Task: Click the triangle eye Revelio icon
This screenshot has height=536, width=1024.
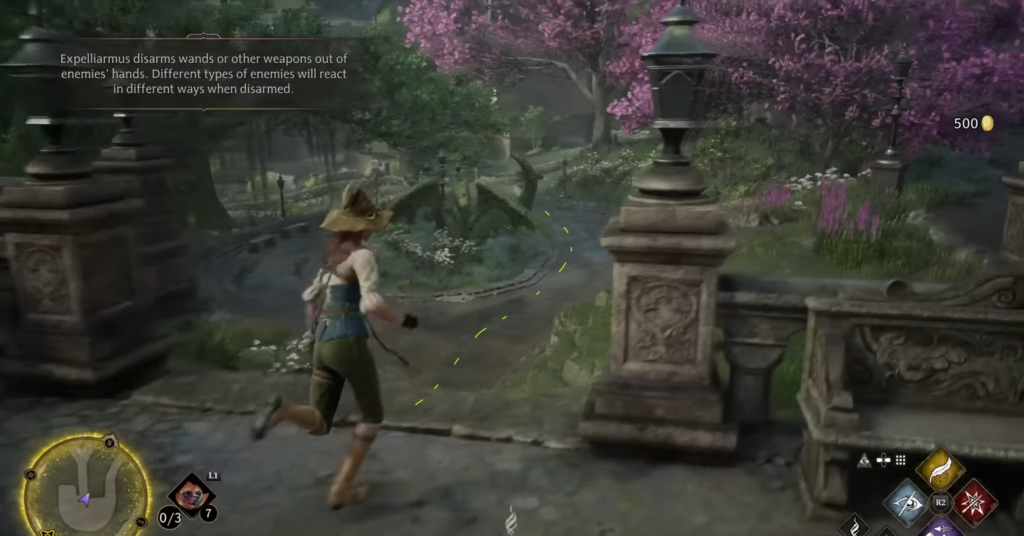Action: (864, 460)
